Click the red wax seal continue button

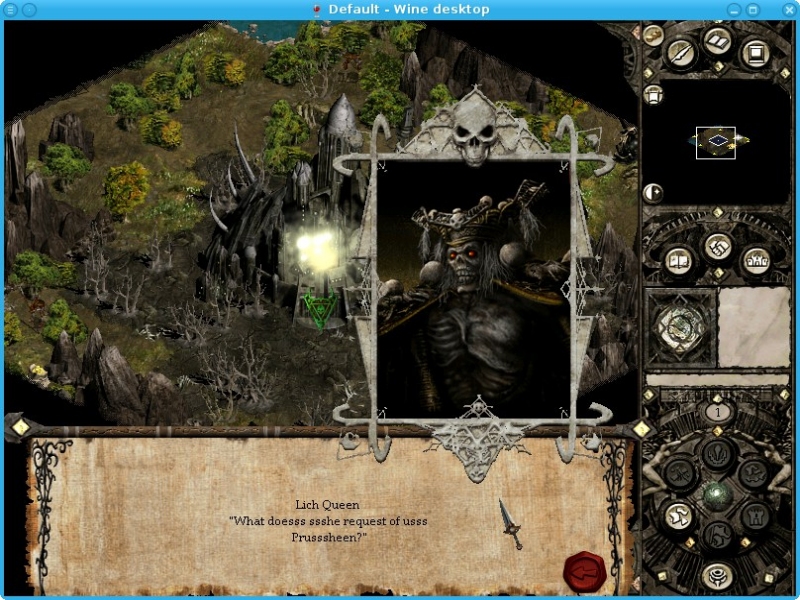[583, 572]
